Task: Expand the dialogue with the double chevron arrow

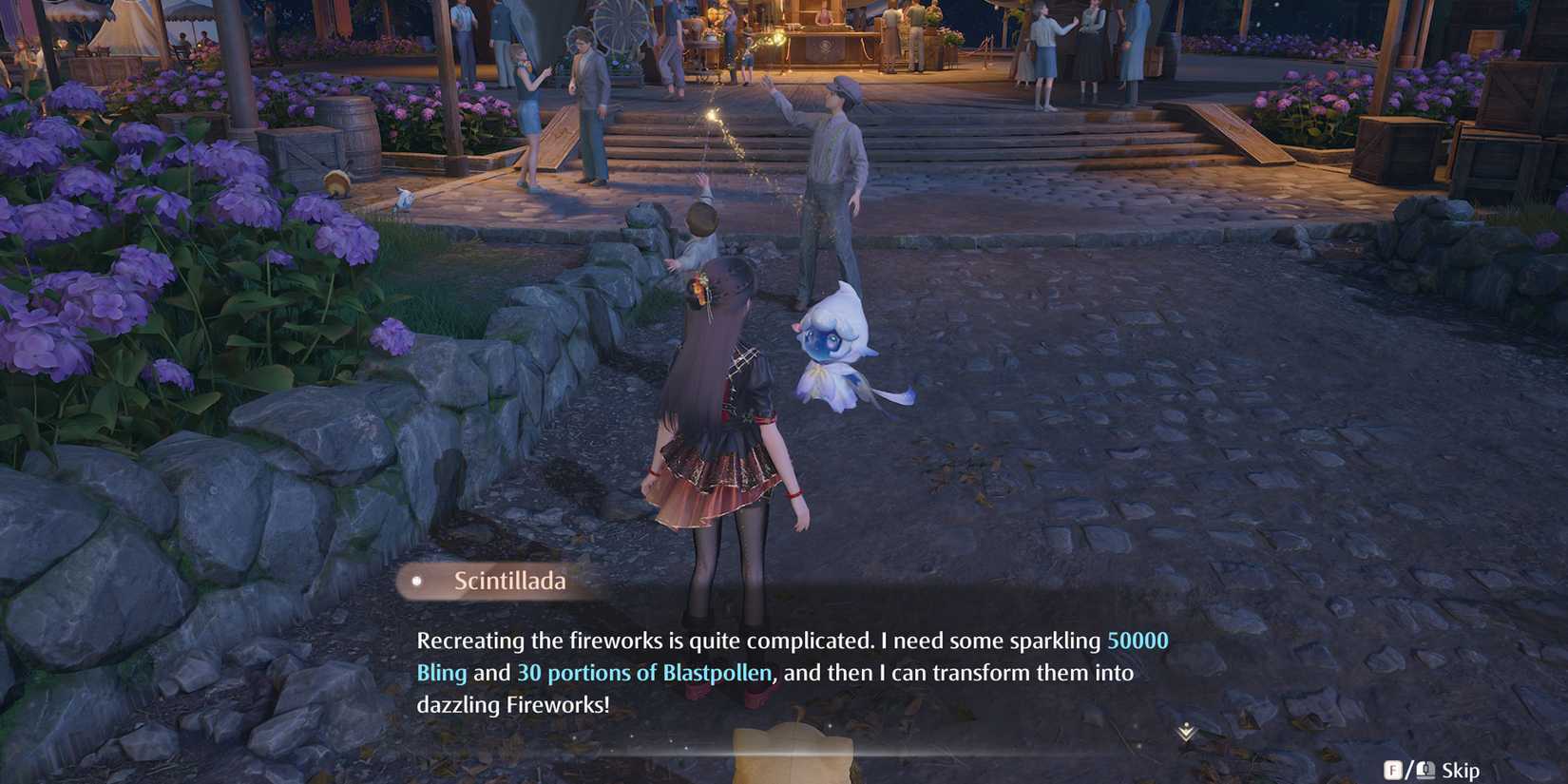Action: coord(1186,734)
